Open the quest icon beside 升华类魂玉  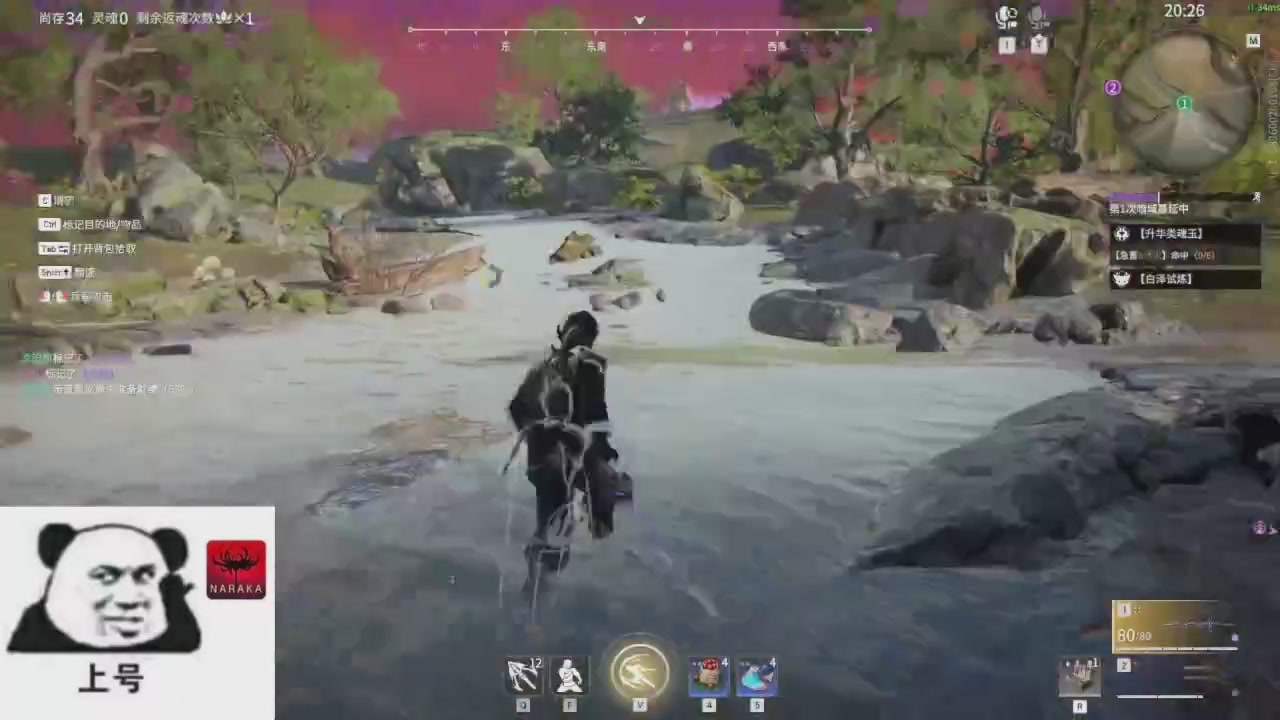[1122, 233]
